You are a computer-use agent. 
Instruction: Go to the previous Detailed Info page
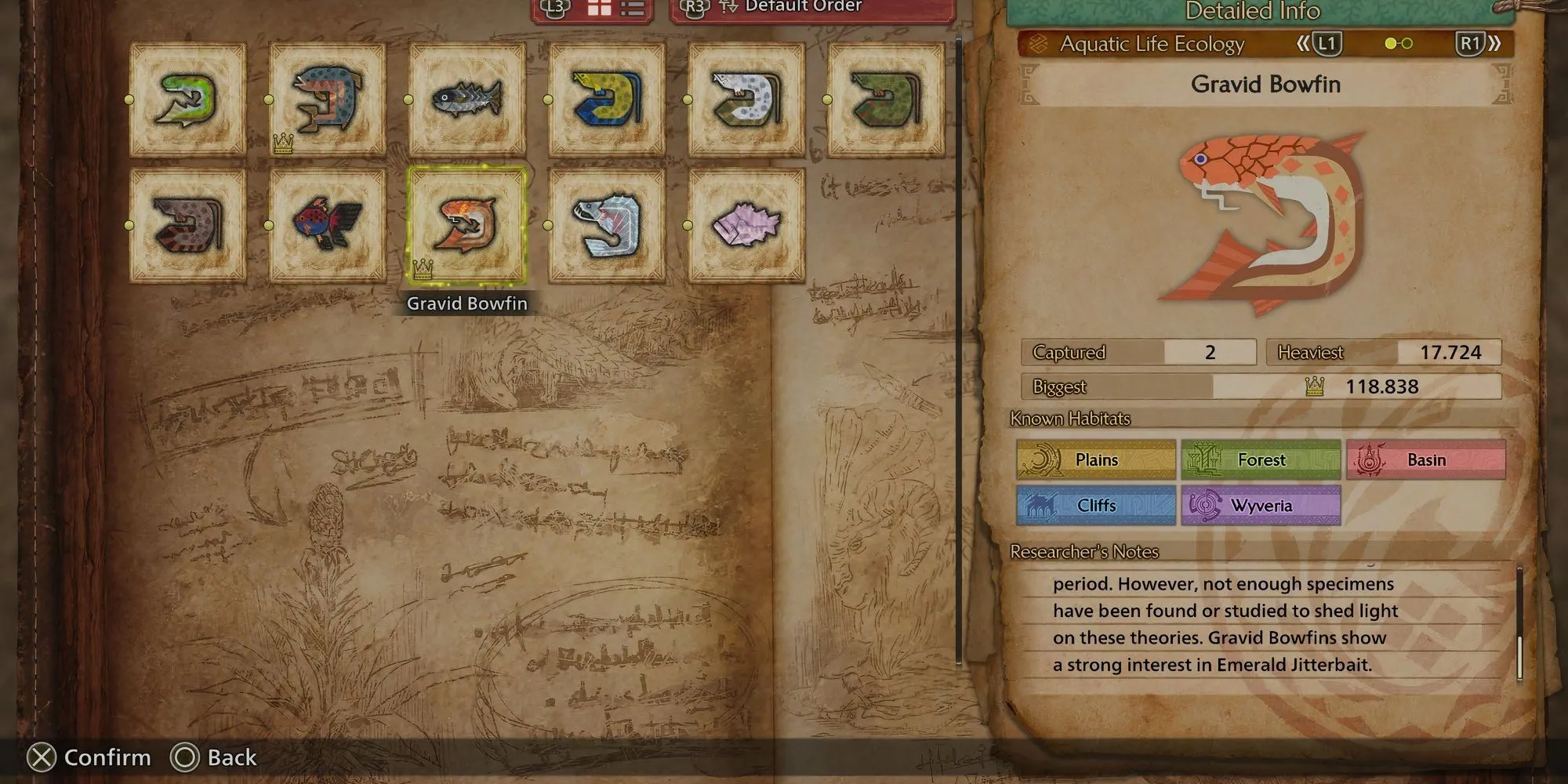(1319, 44)
